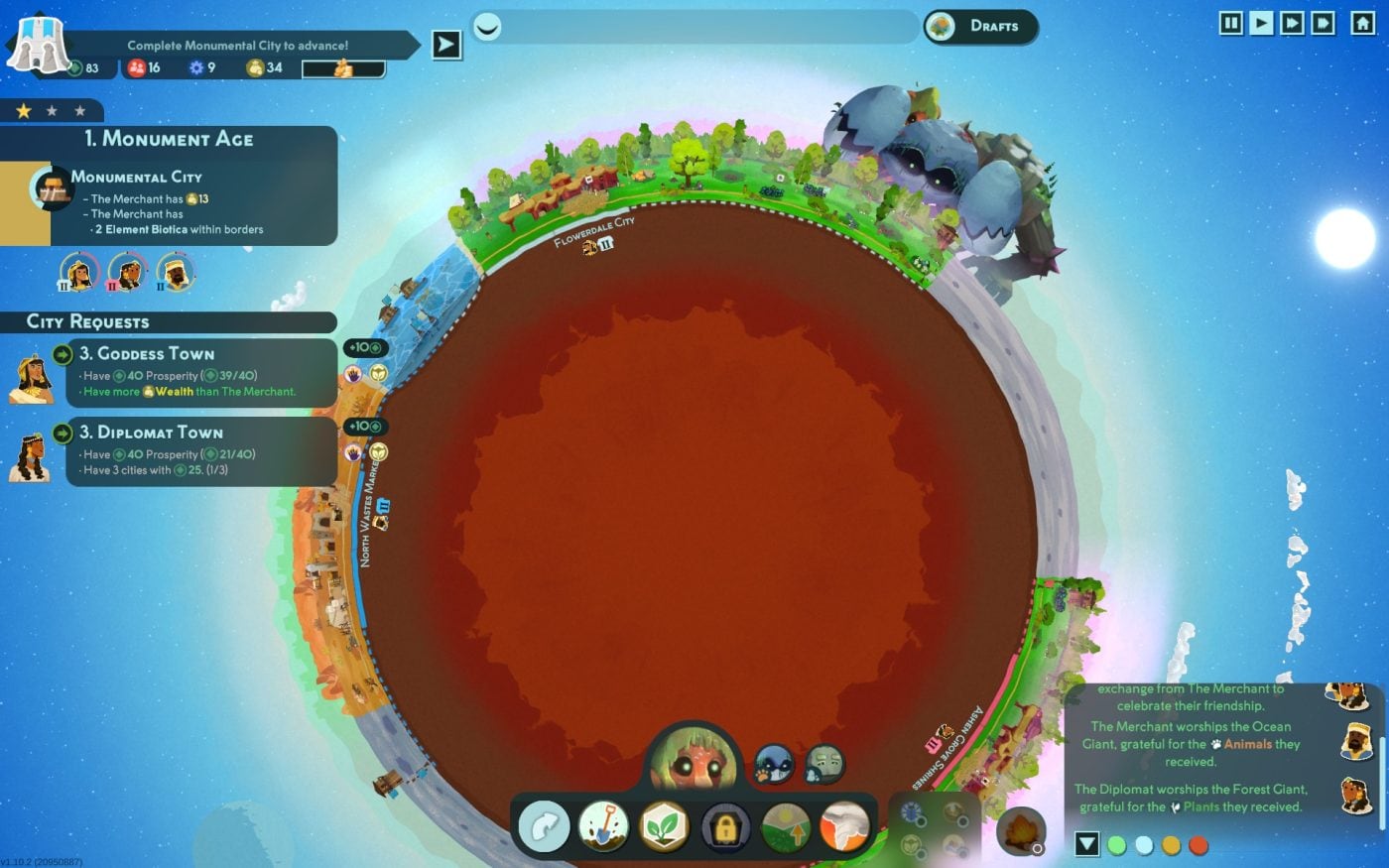Set game speed to normal play

1261,23
